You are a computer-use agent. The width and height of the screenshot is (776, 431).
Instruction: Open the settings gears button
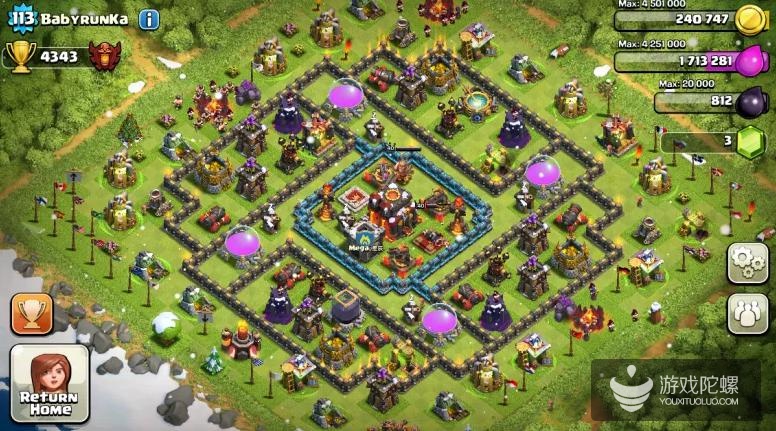(747, 263)
